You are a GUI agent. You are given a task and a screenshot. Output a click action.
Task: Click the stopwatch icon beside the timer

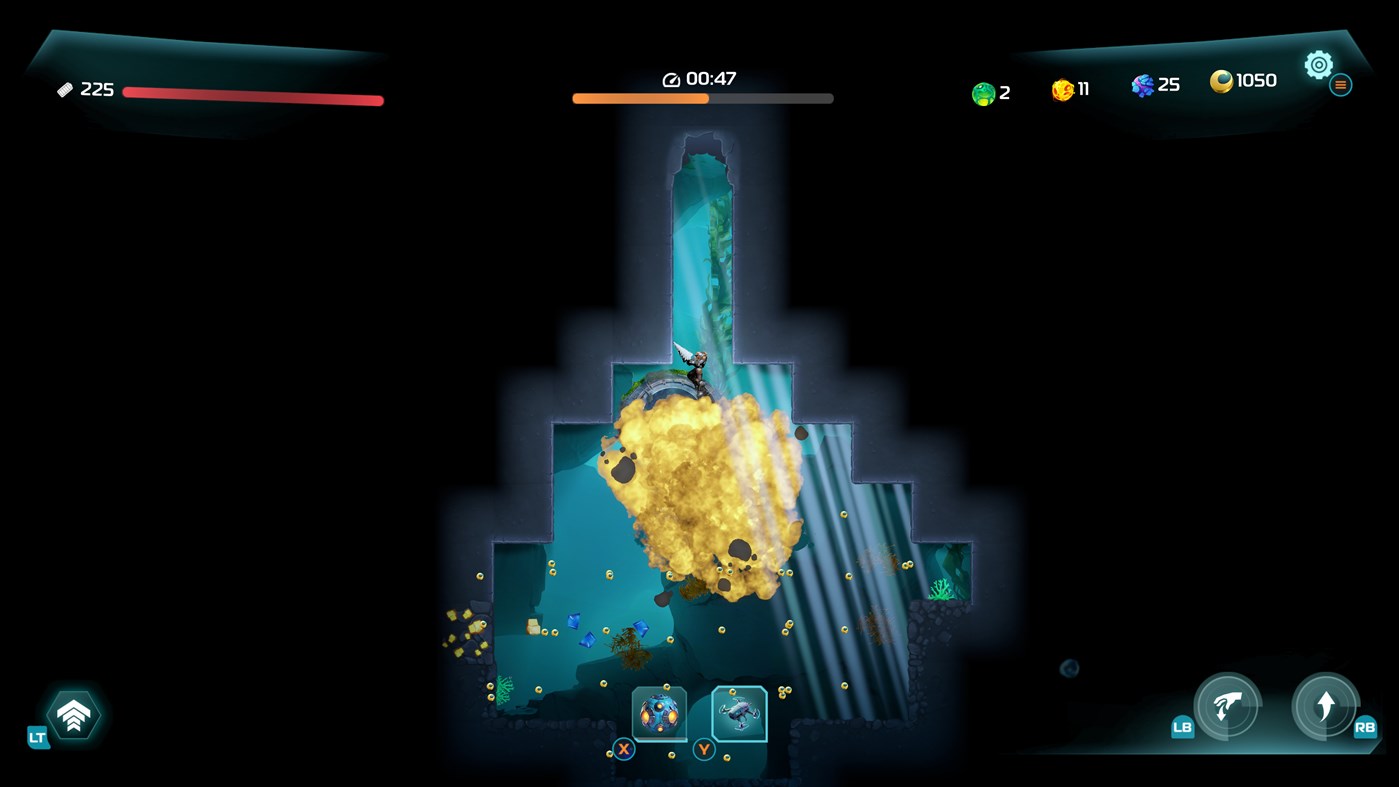(670, 77)
